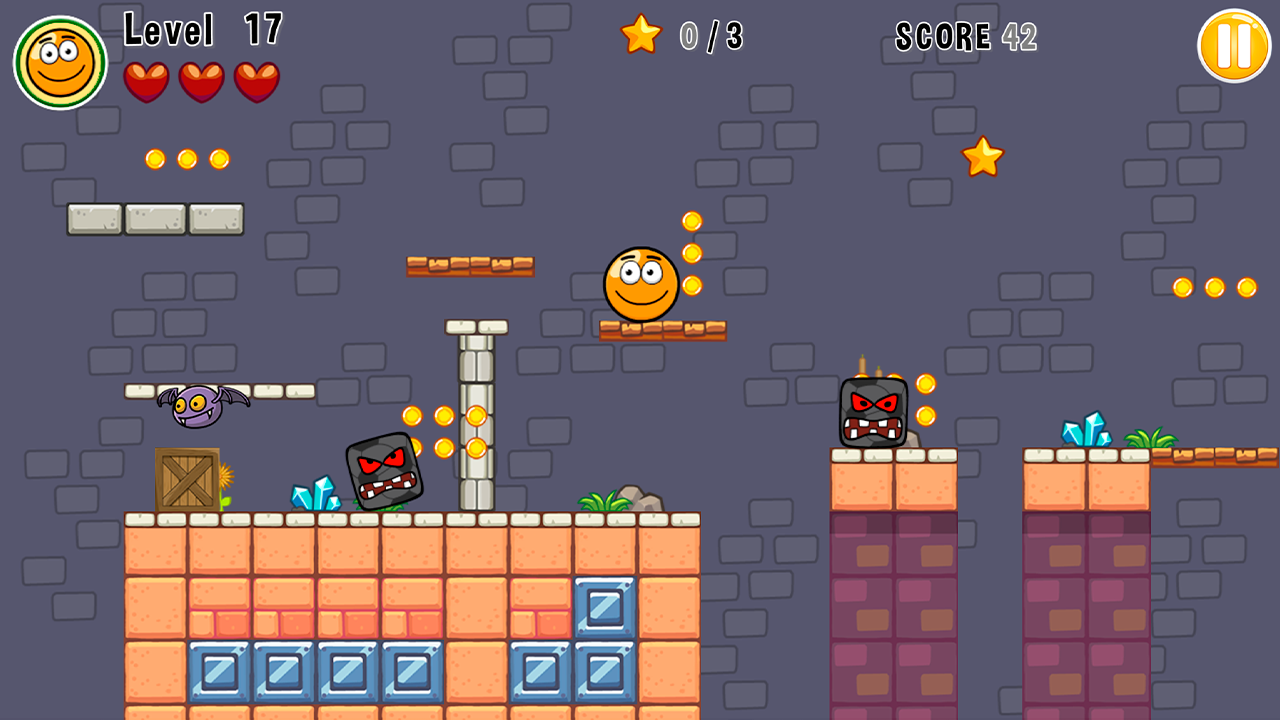Click the middle heart icon
The height and width of the screenshot is (720, 1280).
[x=200, y=81]
